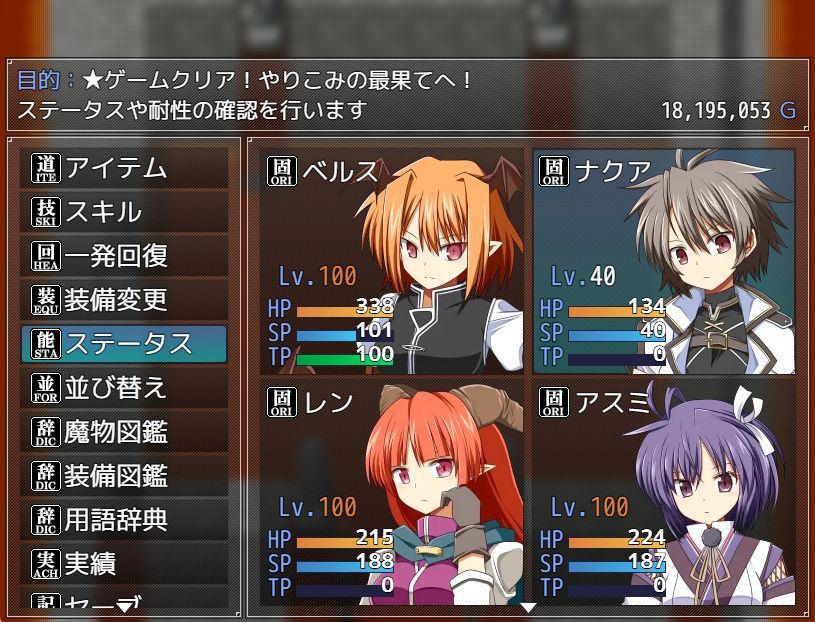
Task: Pick the レン character panel
Action: tap(392, 490)
